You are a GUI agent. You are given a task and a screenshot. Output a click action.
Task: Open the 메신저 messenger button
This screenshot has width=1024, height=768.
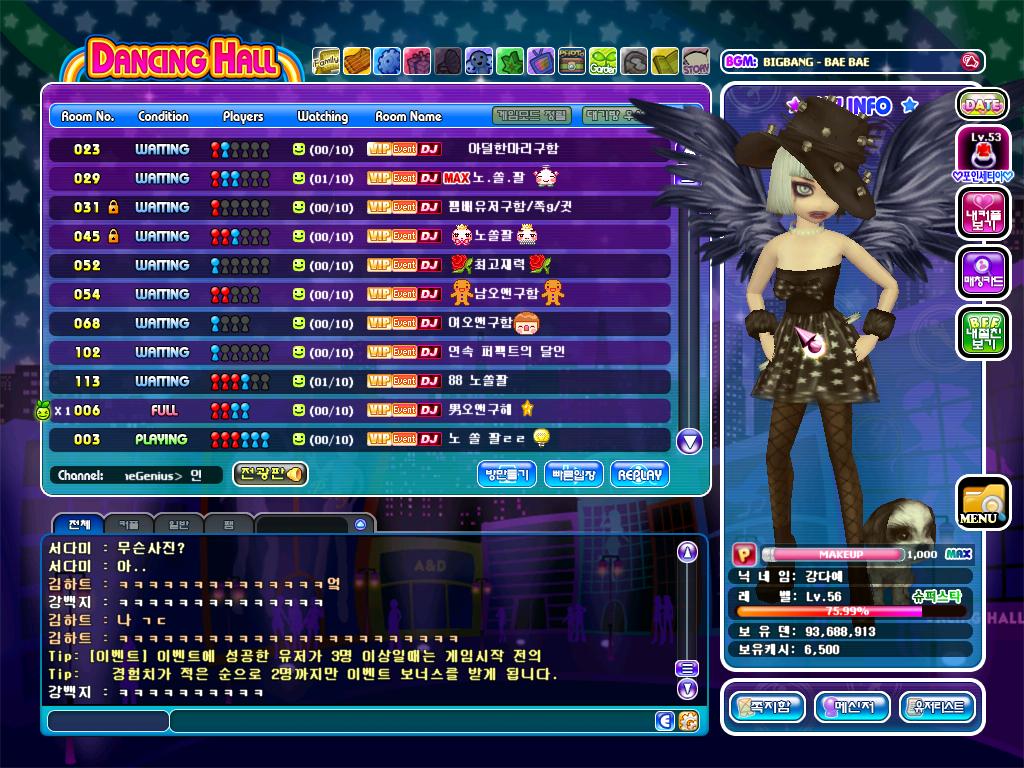pyautogui.click(x=852, y=708)
